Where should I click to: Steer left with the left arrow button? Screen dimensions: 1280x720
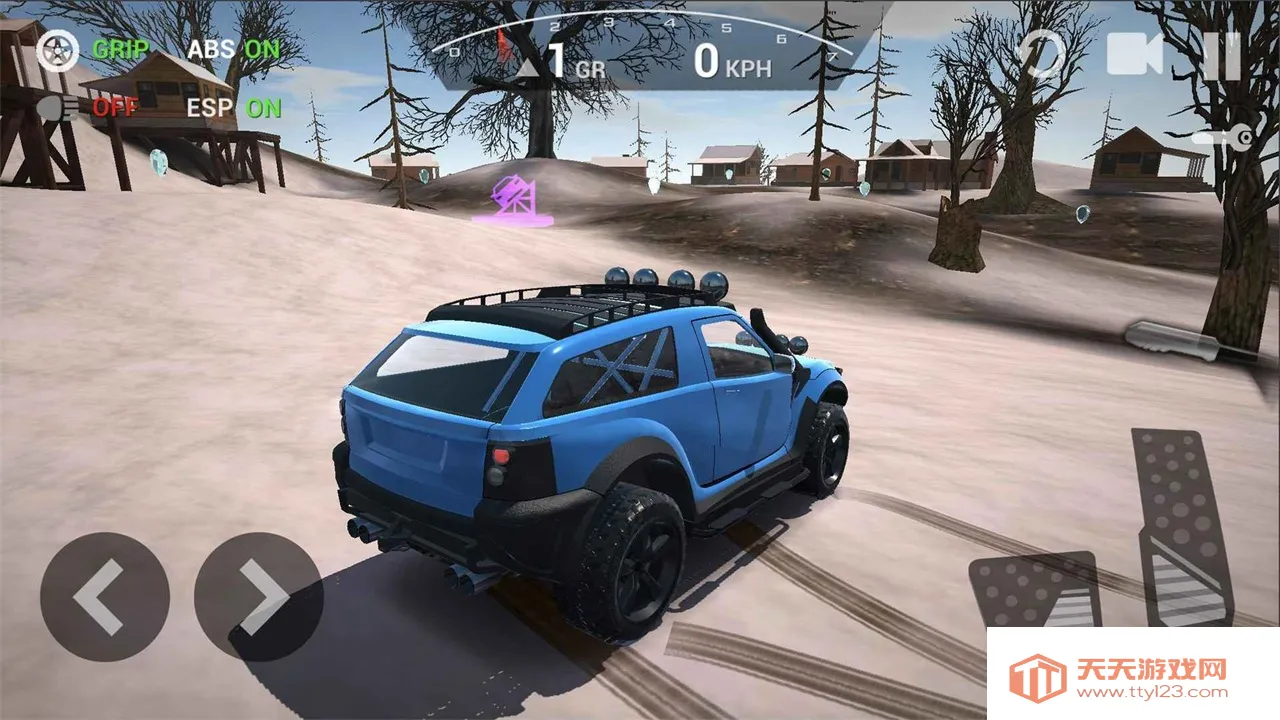(x=104, y=597)
